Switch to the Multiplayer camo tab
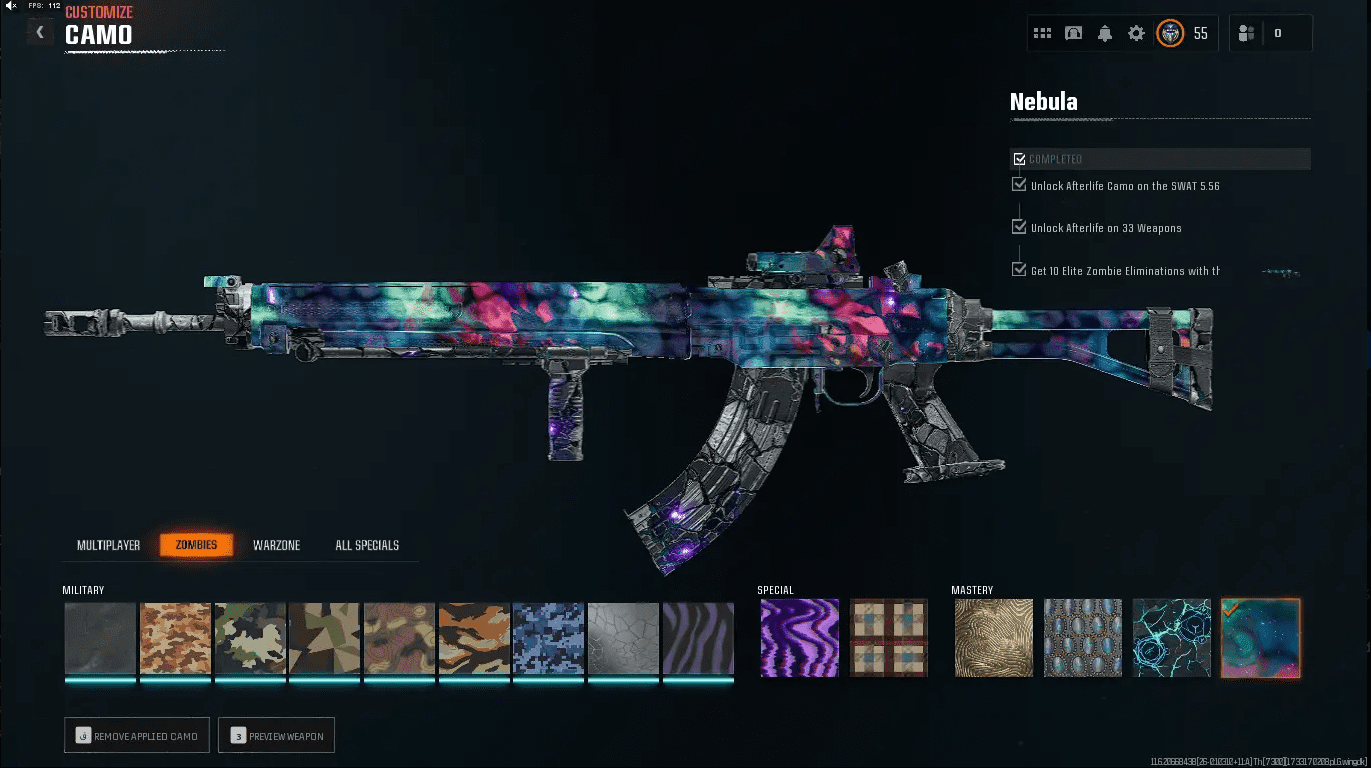The image size is (1371, 768). click(108, 545)
